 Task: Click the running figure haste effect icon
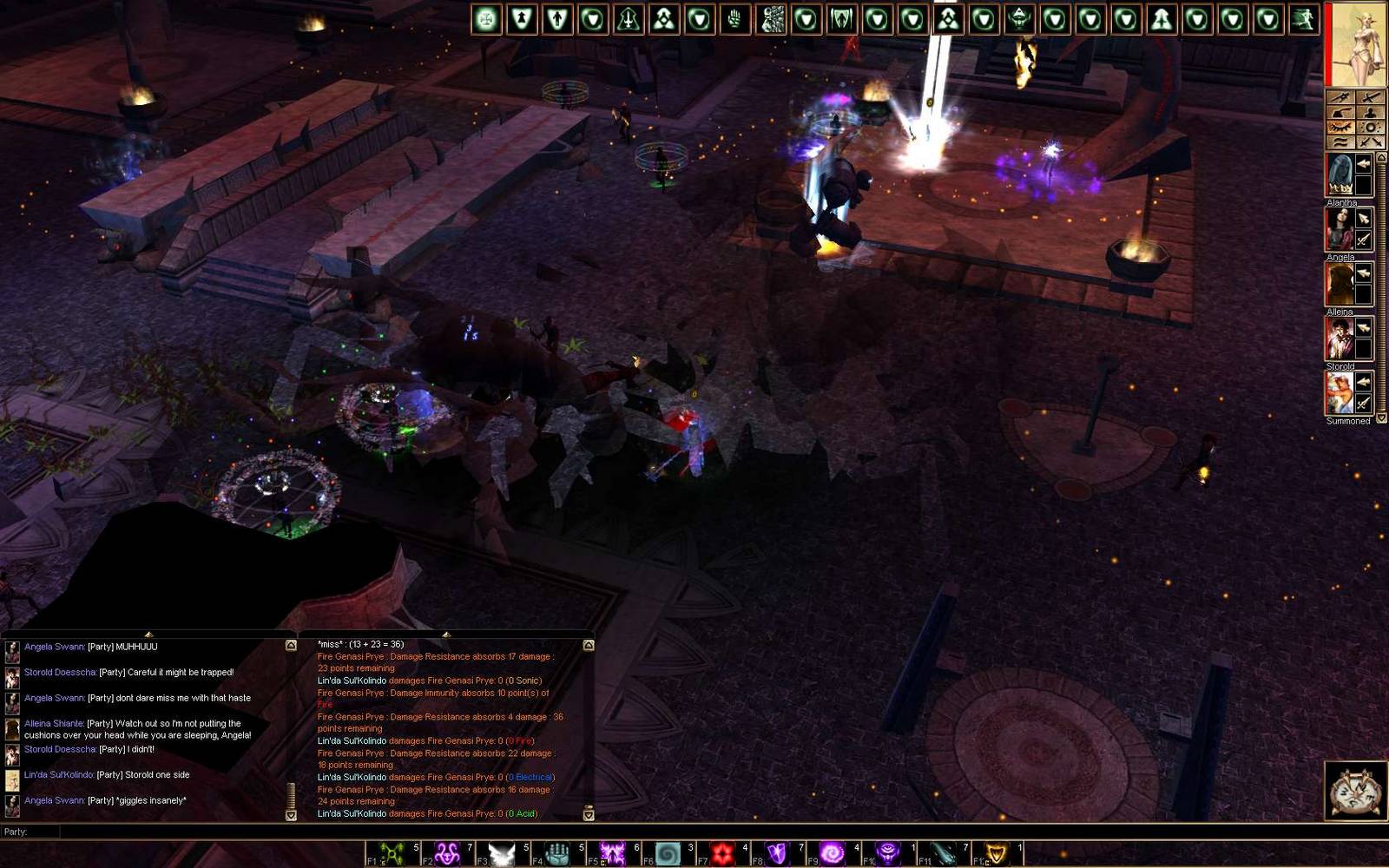(1303, 19)
